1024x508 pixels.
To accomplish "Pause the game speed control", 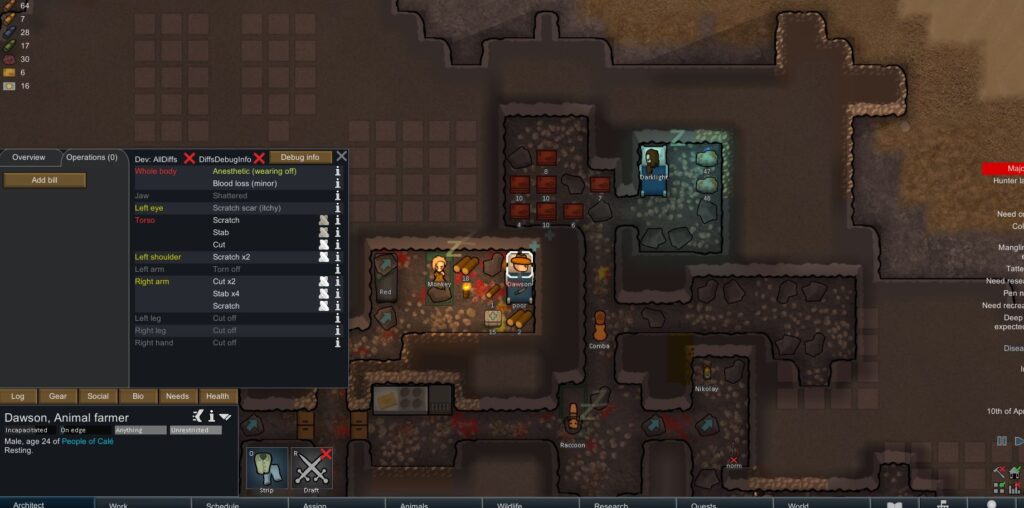I will (1002, 441).
